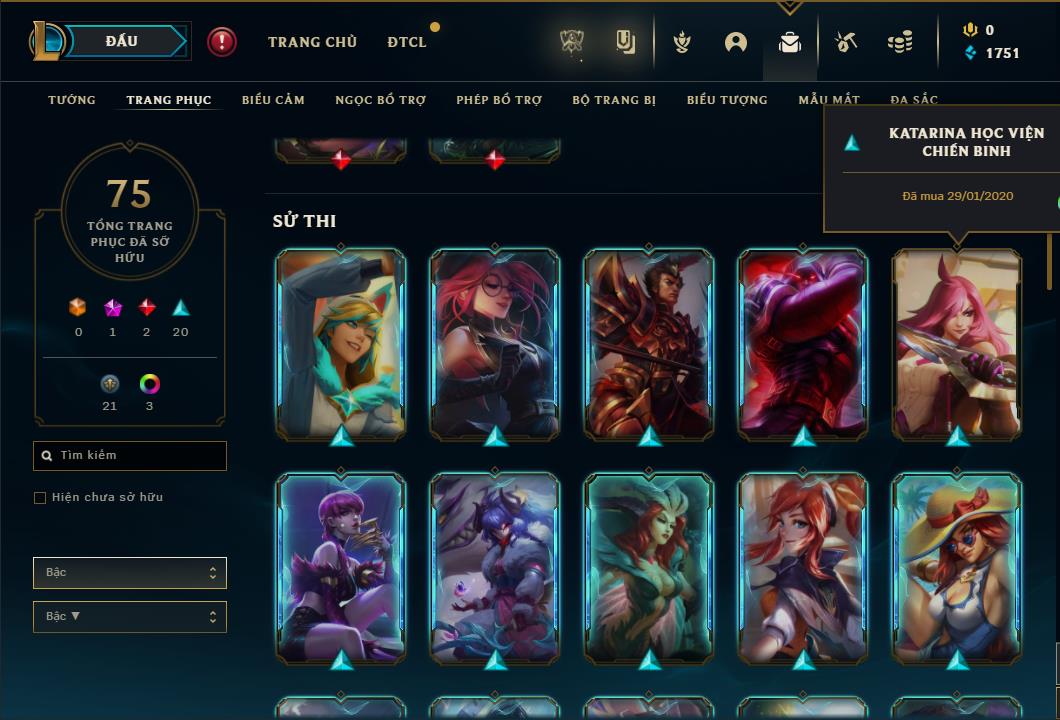Screen dimensions: 1060x720
Task: Toggle the Hiện chưa sở hữu checkbox
Action: [40, 498]
